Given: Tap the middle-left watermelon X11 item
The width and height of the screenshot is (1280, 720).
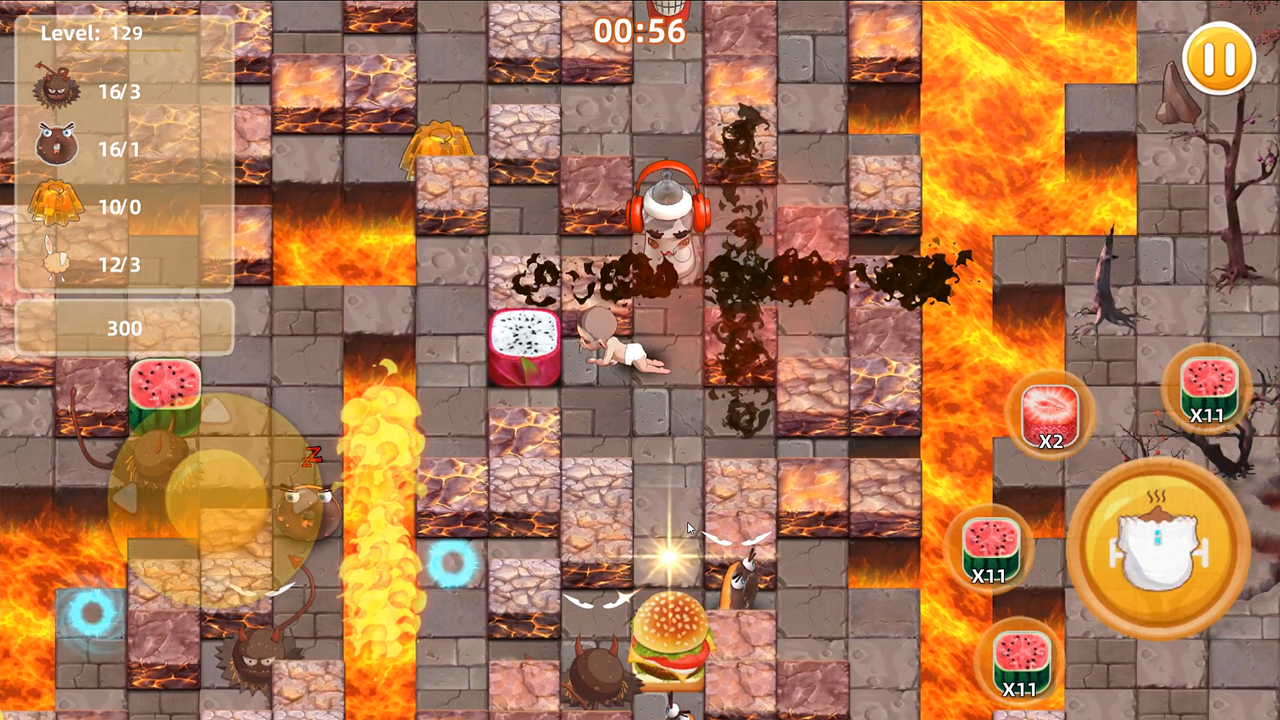Looking at the screenshot, I should (x=991, y=550).
